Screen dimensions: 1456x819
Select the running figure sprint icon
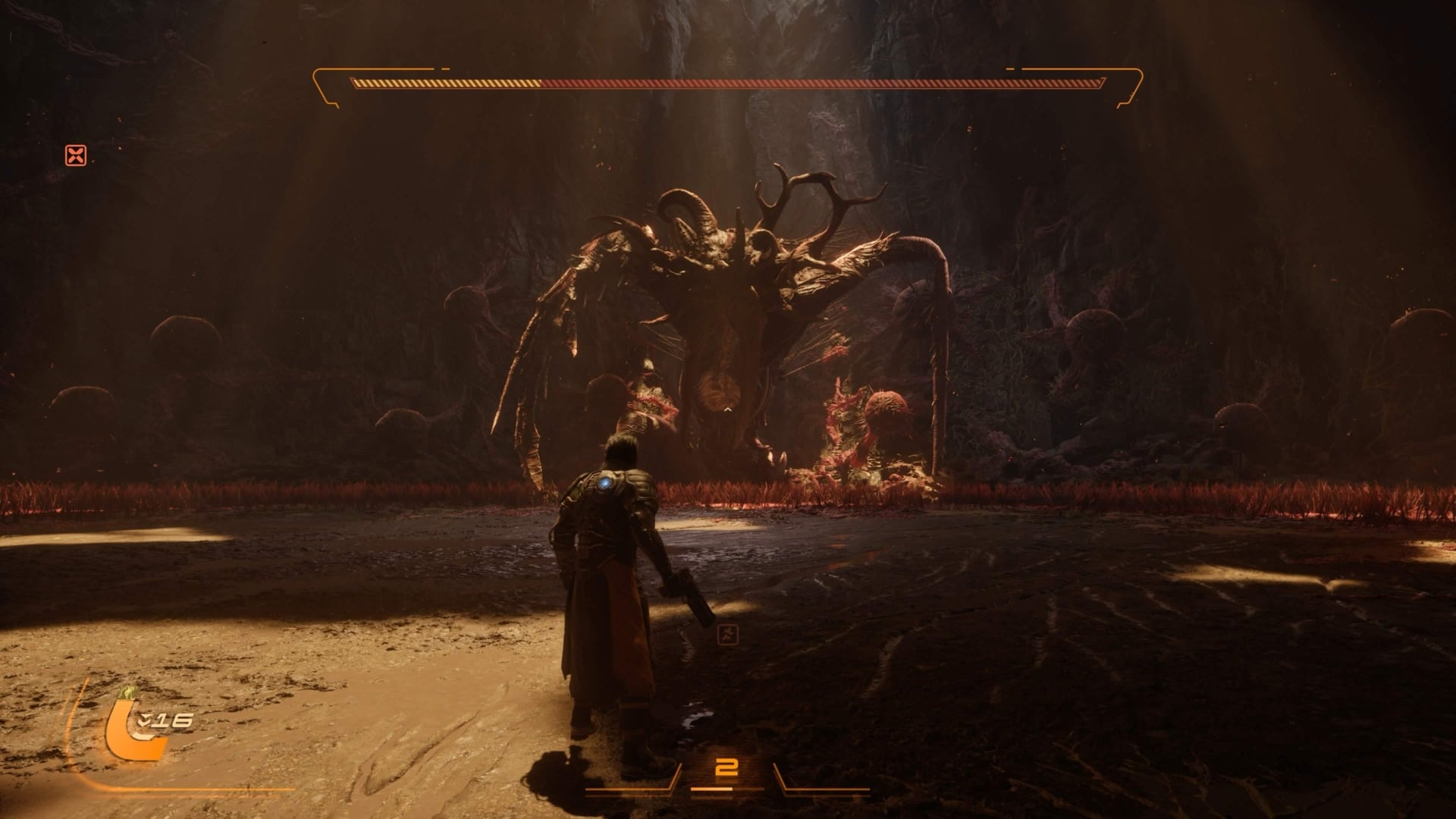point(726,635)
